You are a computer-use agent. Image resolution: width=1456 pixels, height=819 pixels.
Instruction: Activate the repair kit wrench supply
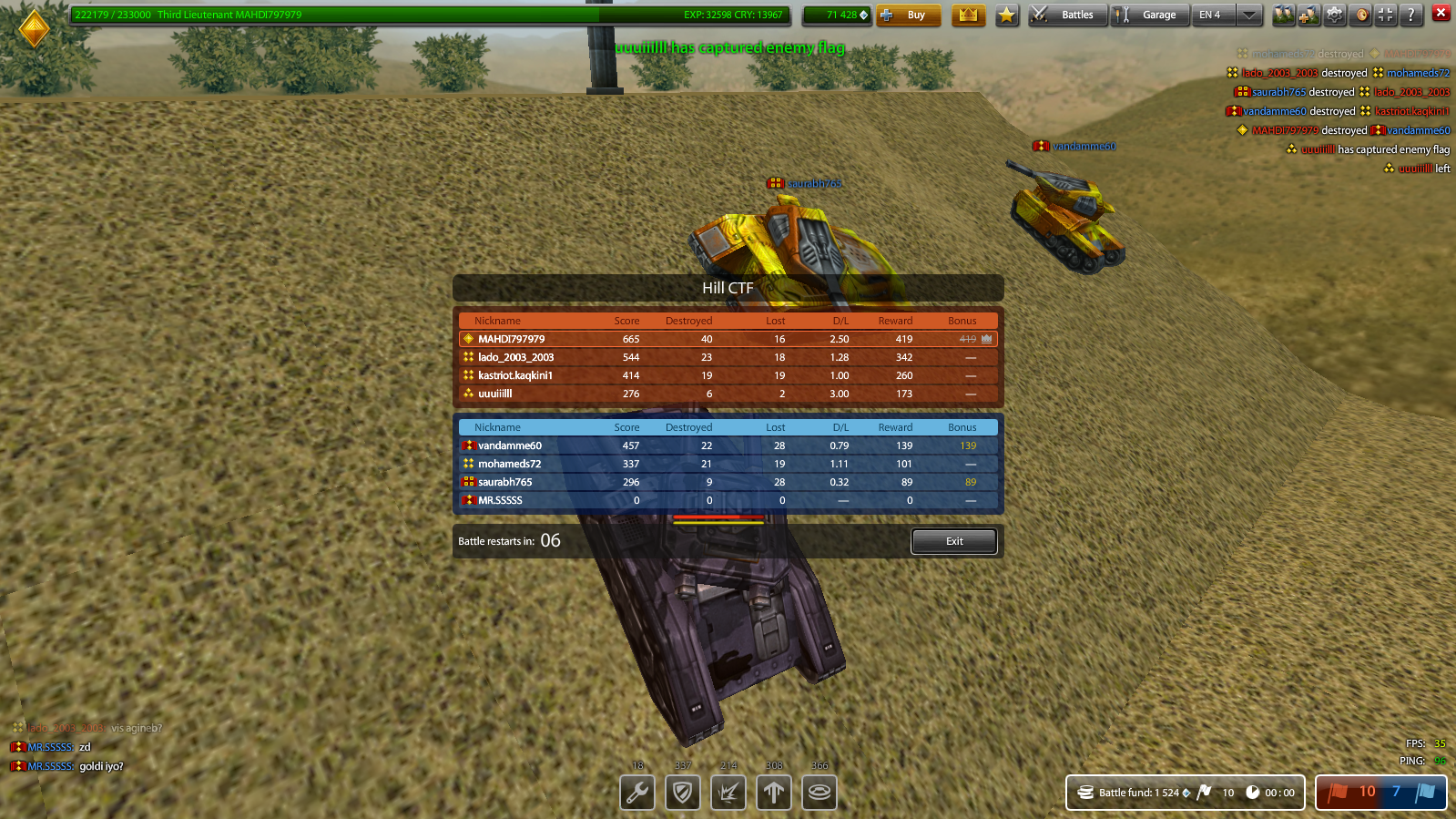[x=636, y=792]
